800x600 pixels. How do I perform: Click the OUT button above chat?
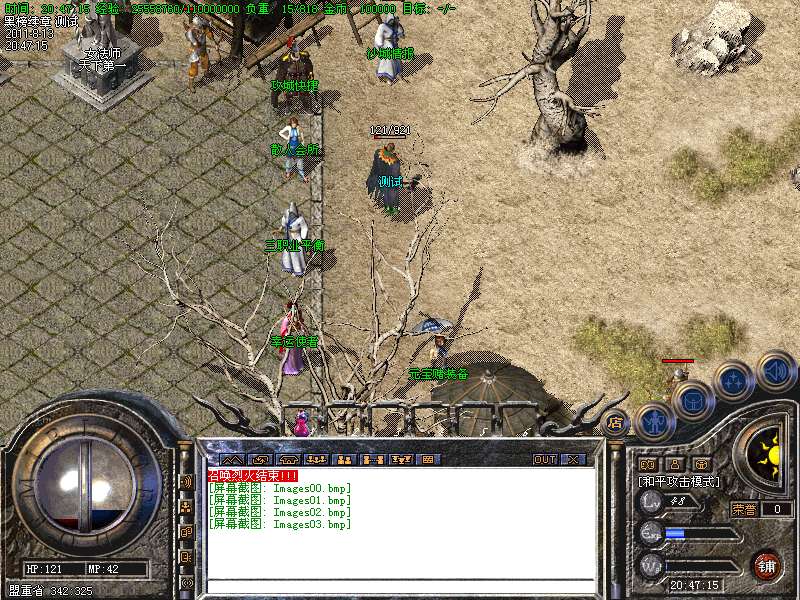545,459
